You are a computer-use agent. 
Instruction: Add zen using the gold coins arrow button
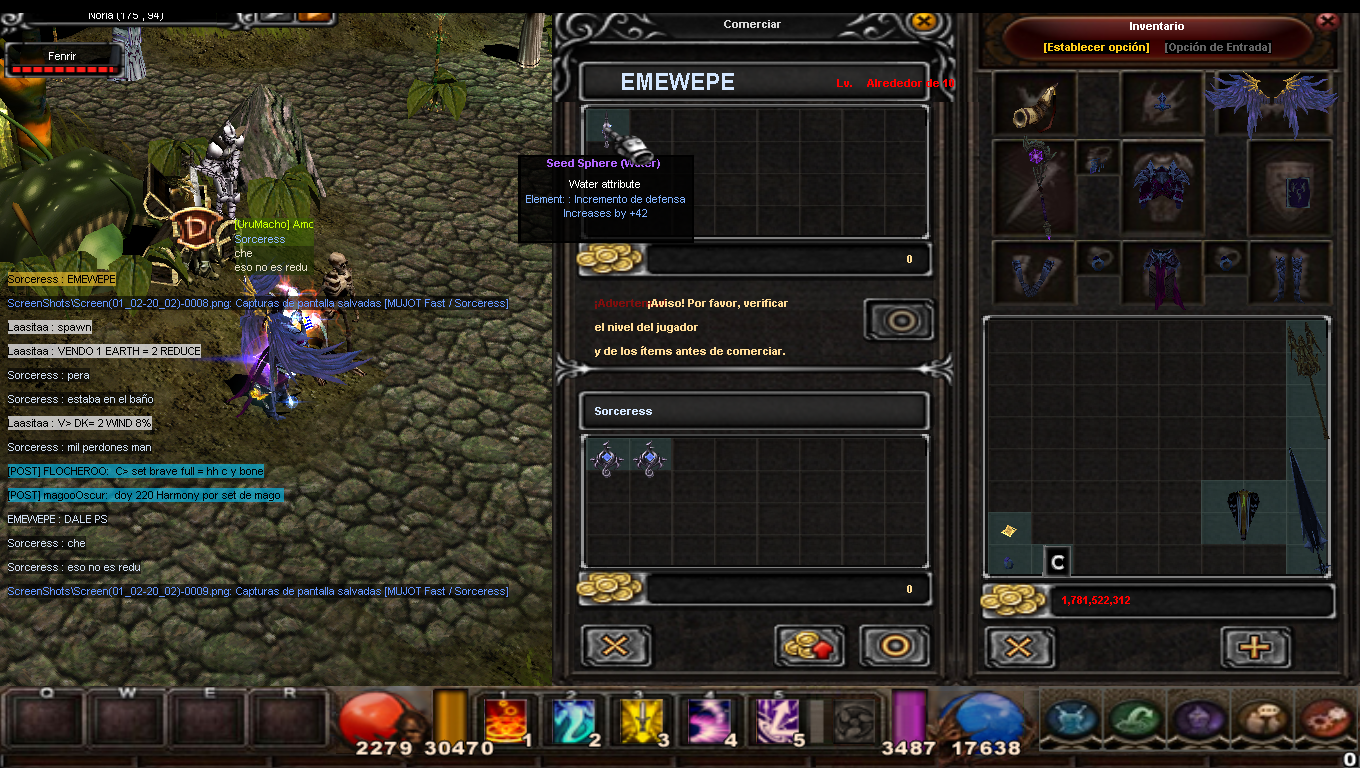tap(809, 646)
